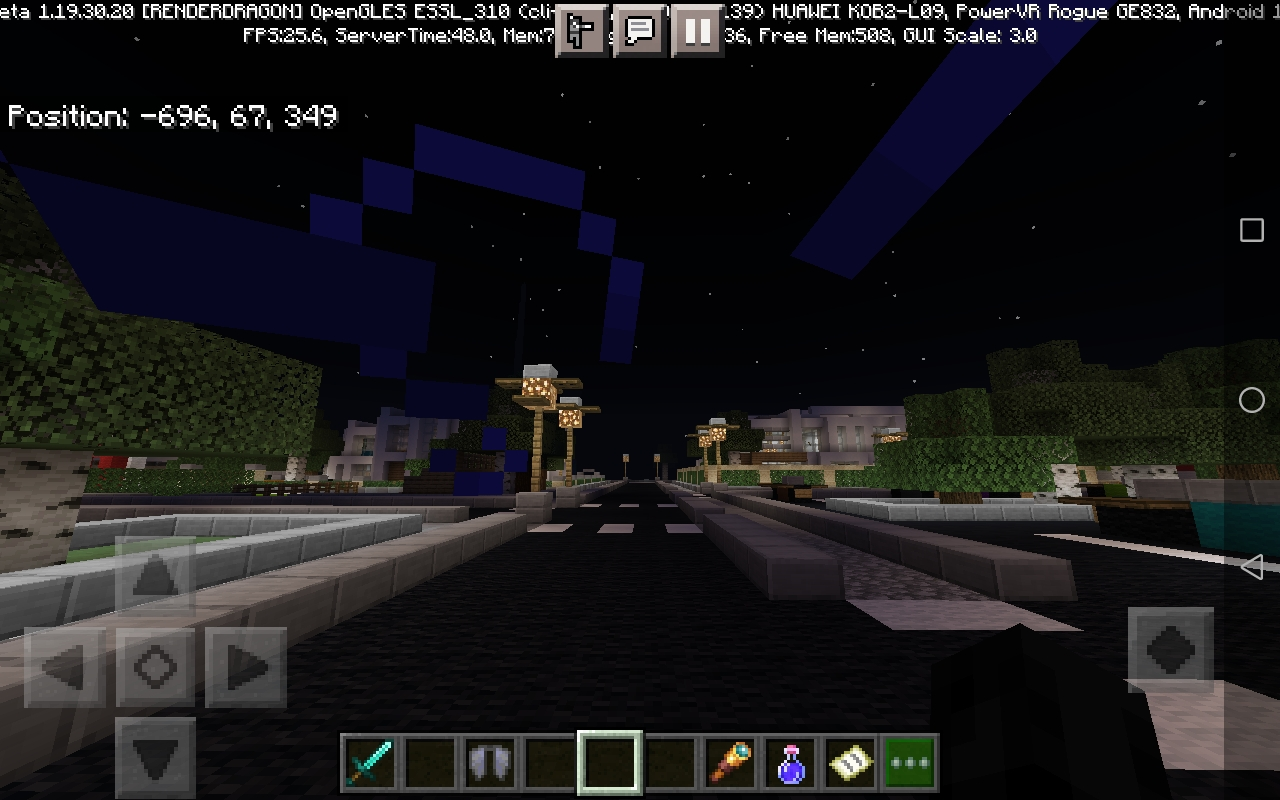Tap the Android home circle button
The width and height of the screenshot is (1280, 800).
click(x=1252, y=400)
